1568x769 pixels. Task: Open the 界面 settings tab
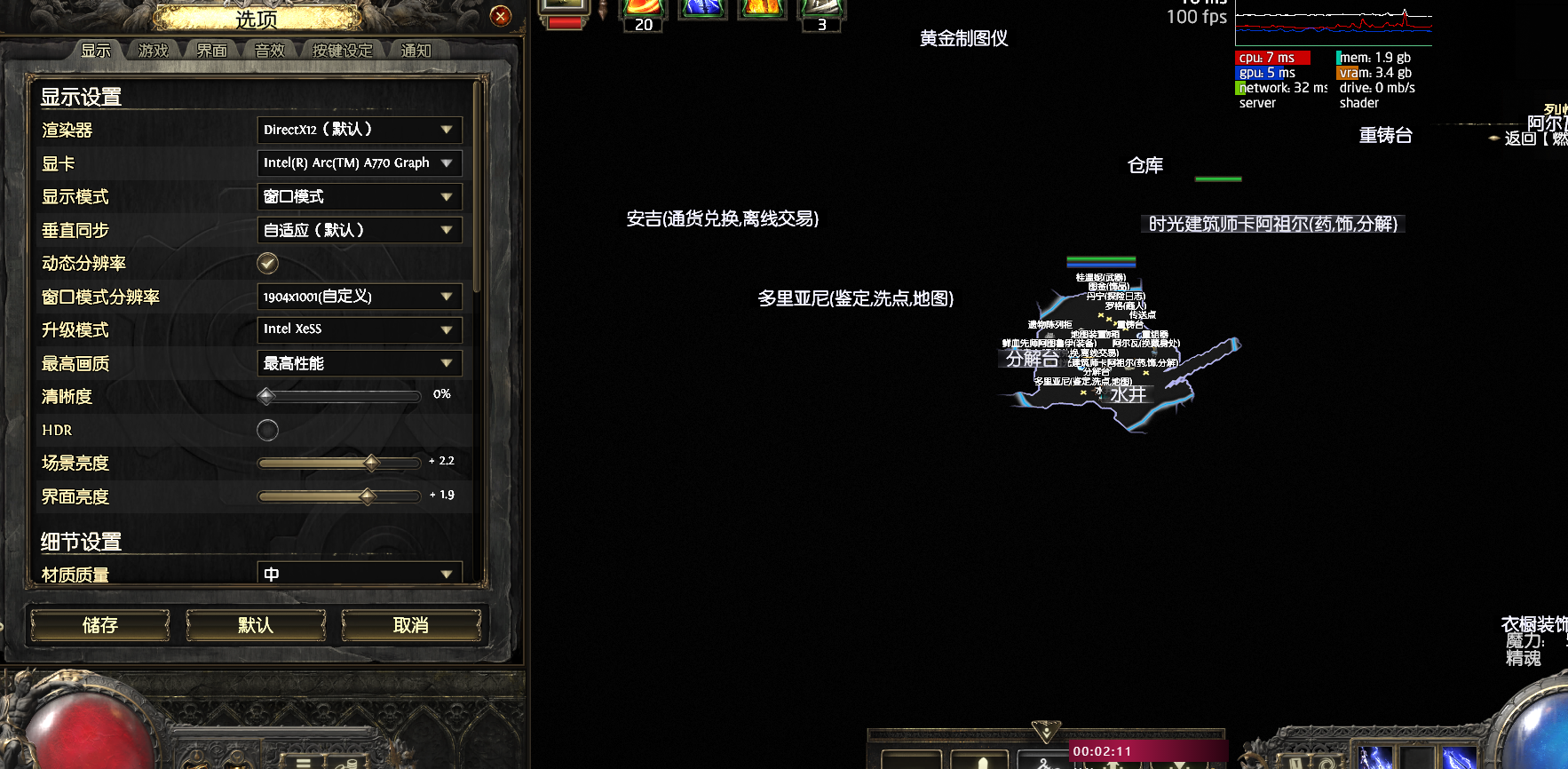pos(211,51)
